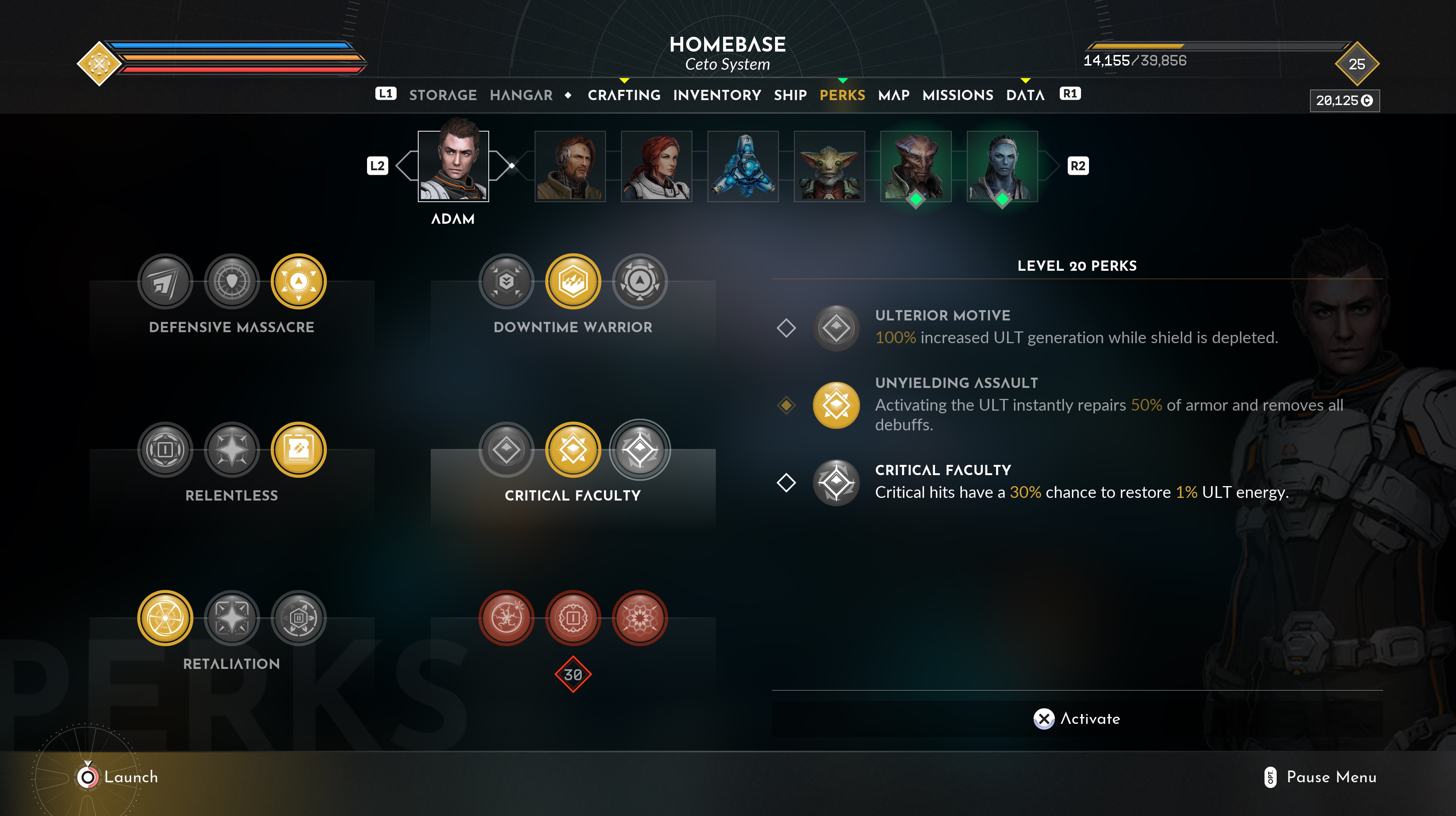Image resolution: width=1456 pixels, height=816 pixels.
Task: Select the Ship tab
Action: pyautogui.click(x=790, y=95)
